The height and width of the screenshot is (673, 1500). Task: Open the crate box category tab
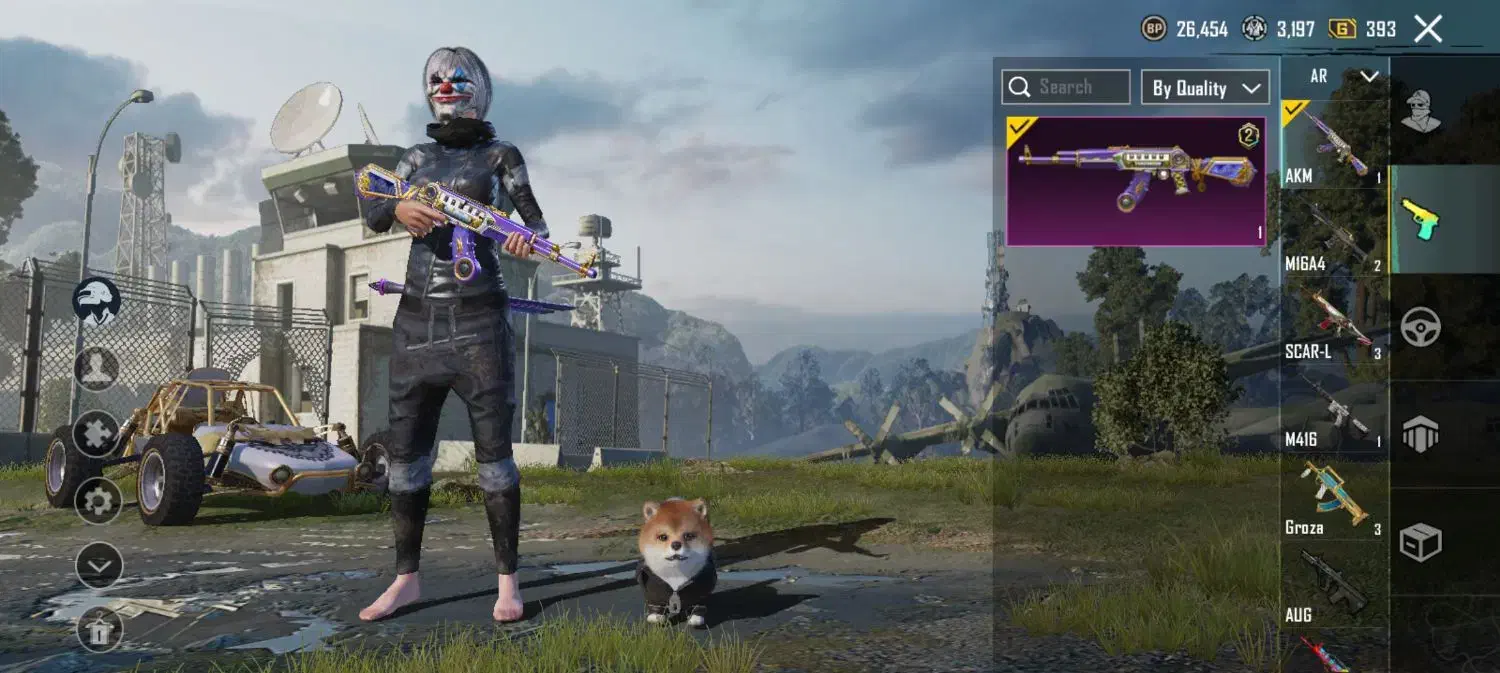pyautogui.click(x=1420, y=542)
